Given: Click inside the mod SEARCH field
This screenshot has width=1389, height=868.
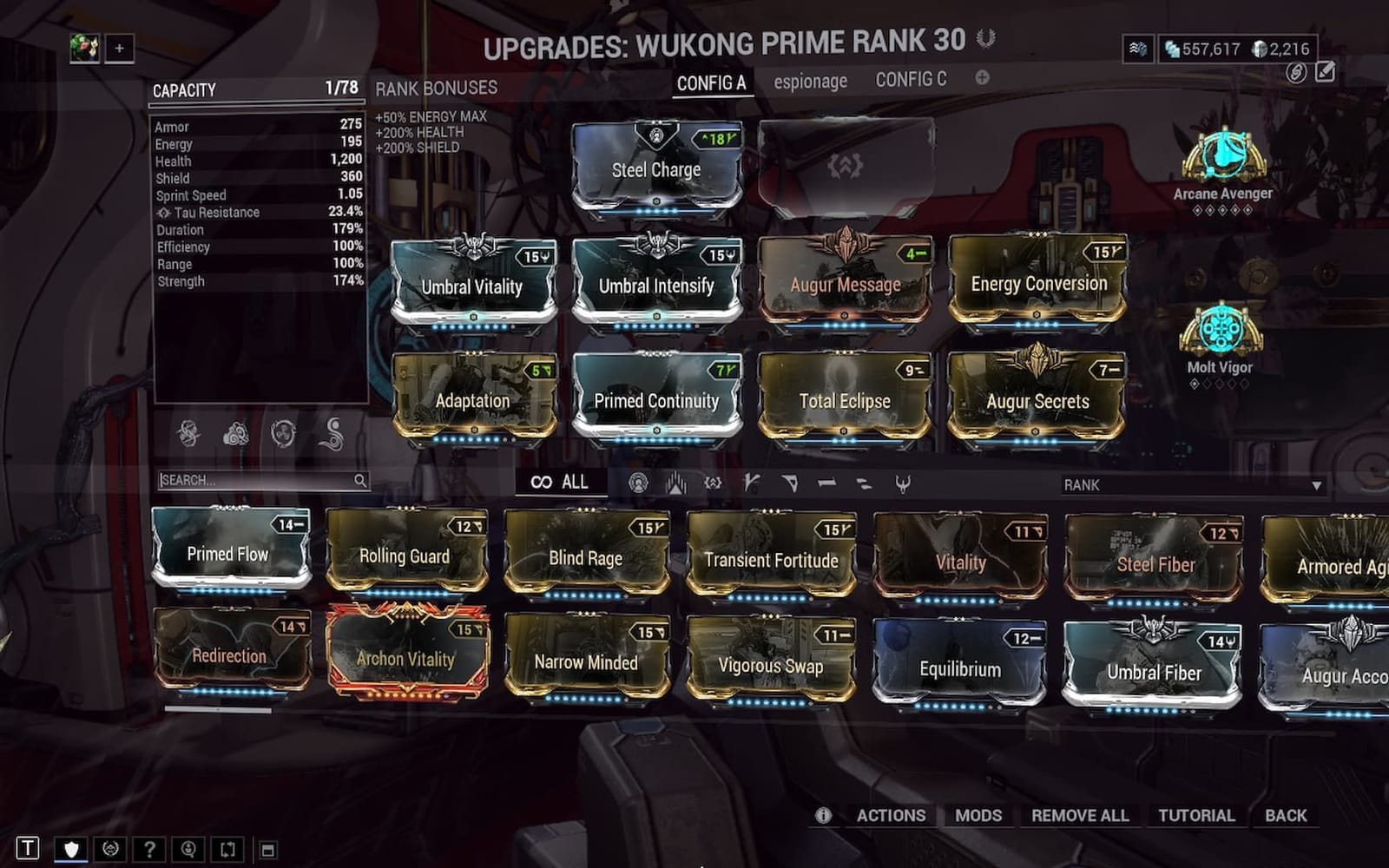Looking at the screenshot, I should (x=260, y=479).
